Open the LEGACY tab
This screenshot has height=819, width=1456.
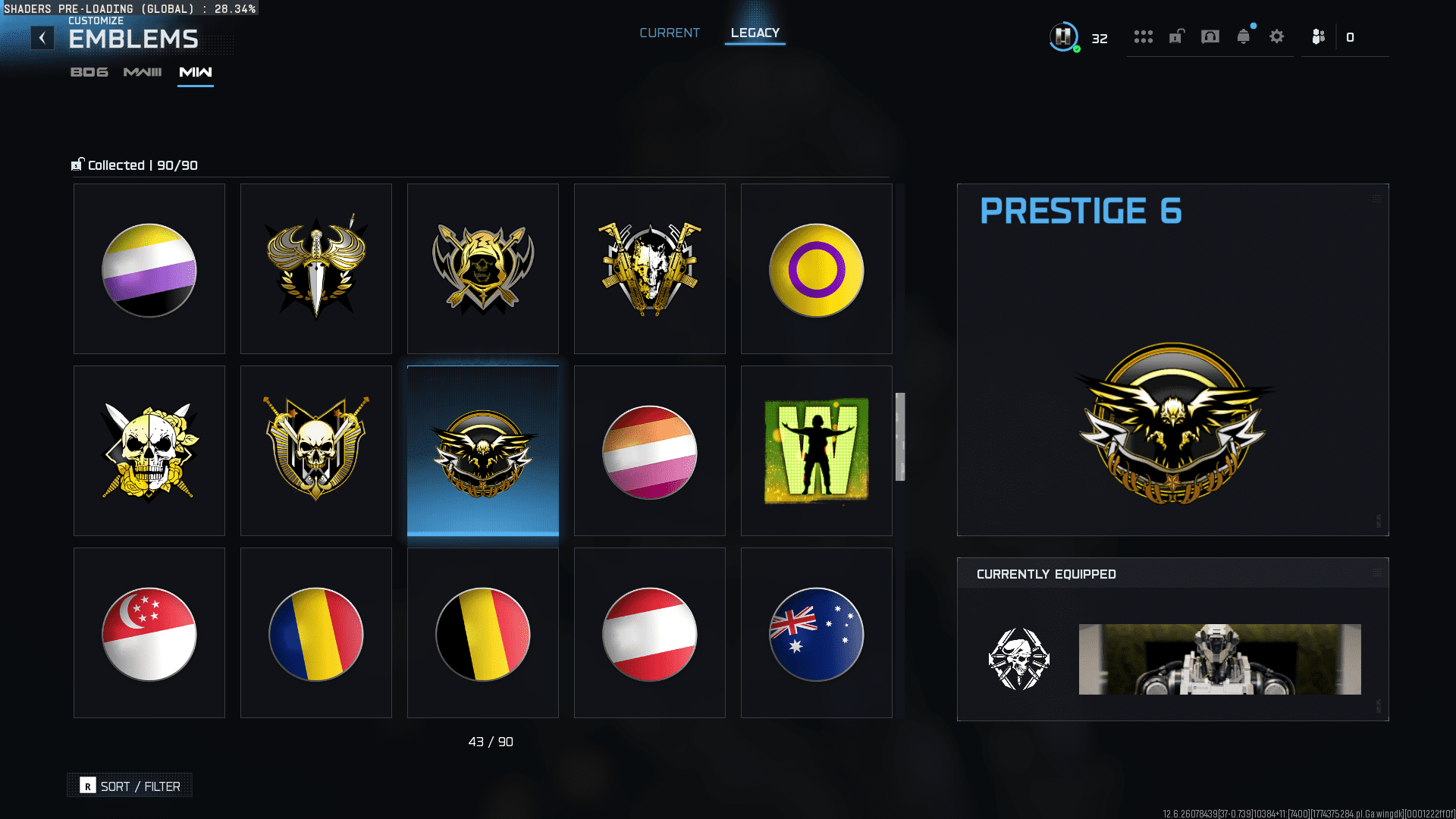755,33
